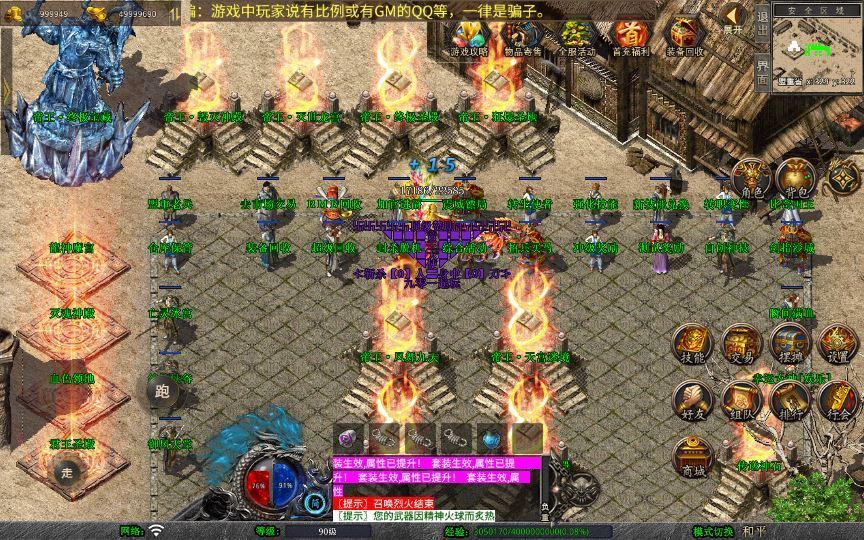Viewport: 864px width, 540px height.
Task: Click the 展开 expand arrow
Action: click(x=733, y=18)
